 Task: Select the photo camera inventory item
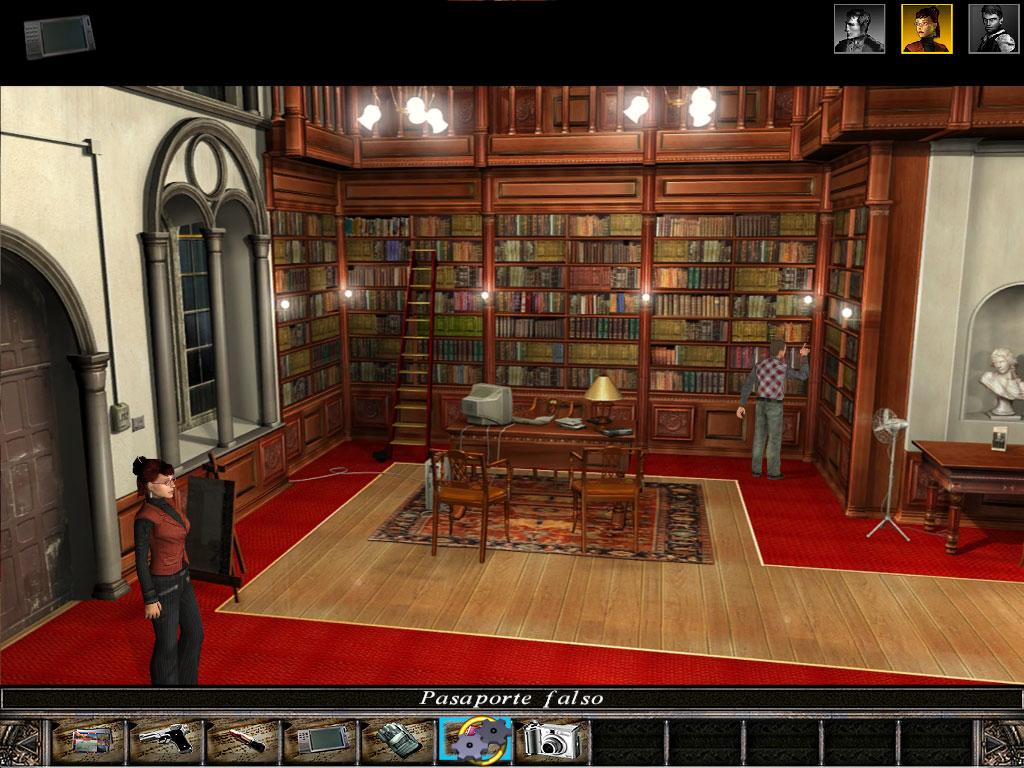pyautogui.click(x=552, y=741)
